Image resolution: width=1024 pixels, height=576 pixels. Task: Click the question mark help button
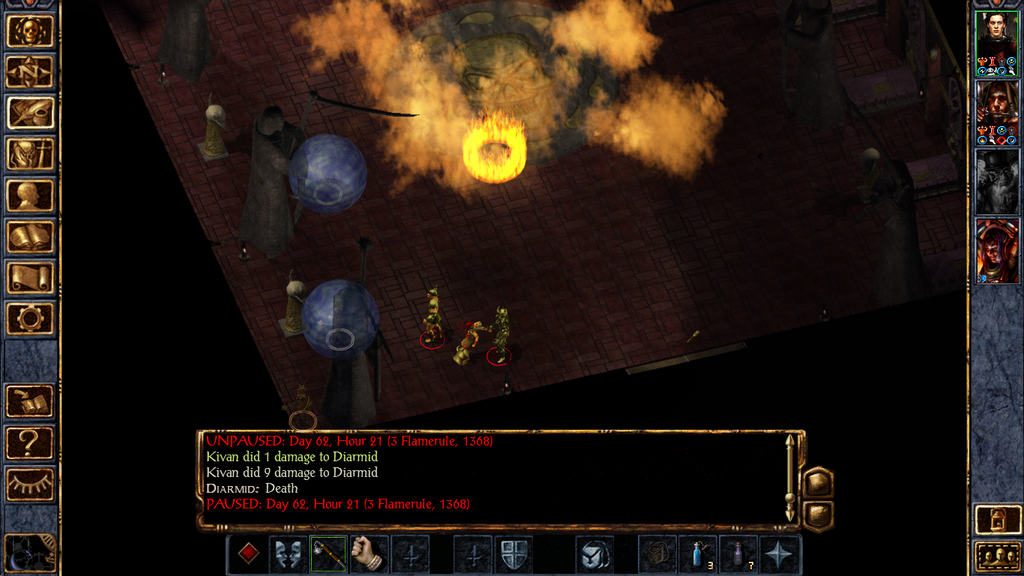pos(30,442)
